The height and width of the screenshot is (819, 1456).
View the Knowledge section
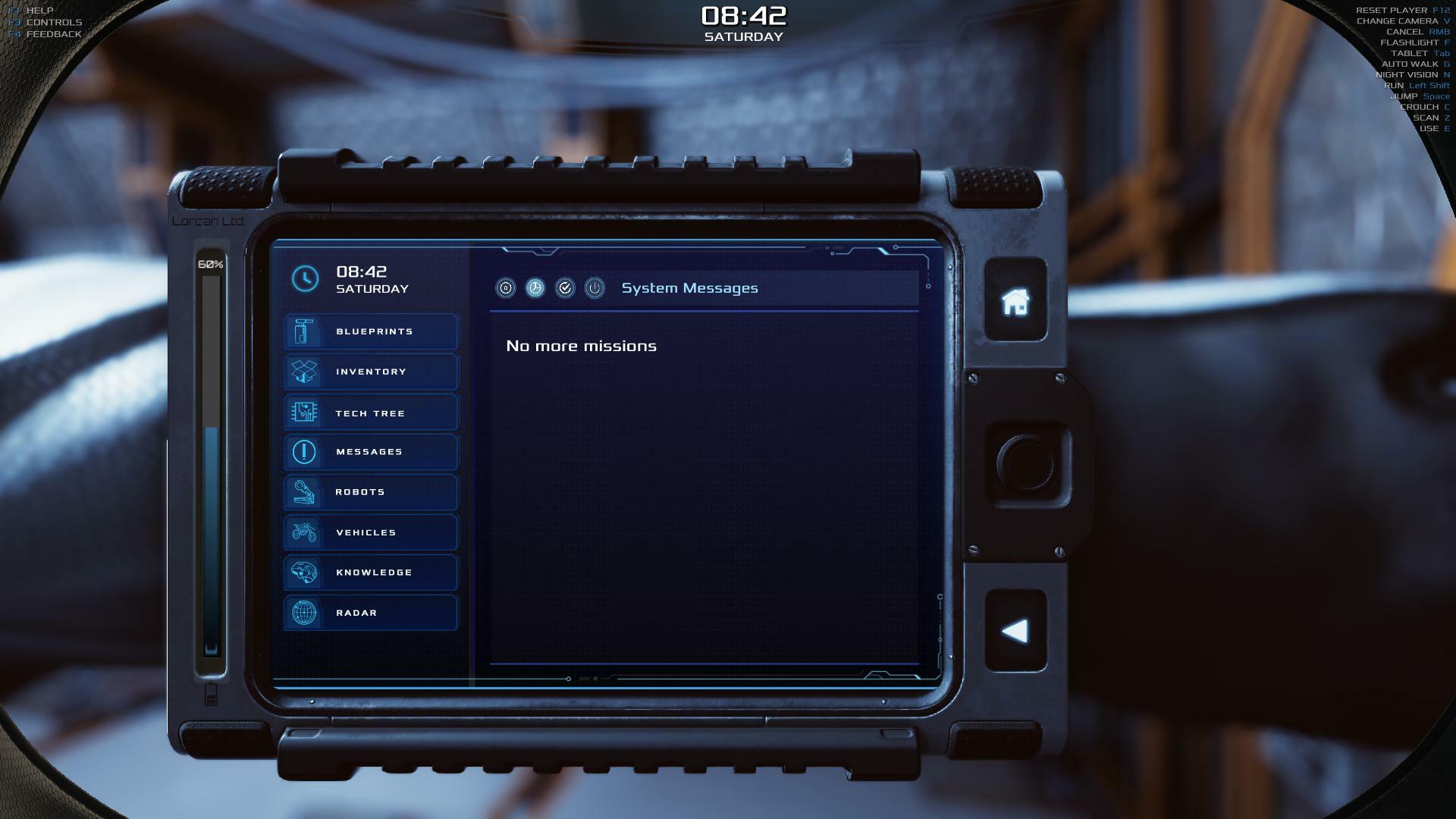371,573
